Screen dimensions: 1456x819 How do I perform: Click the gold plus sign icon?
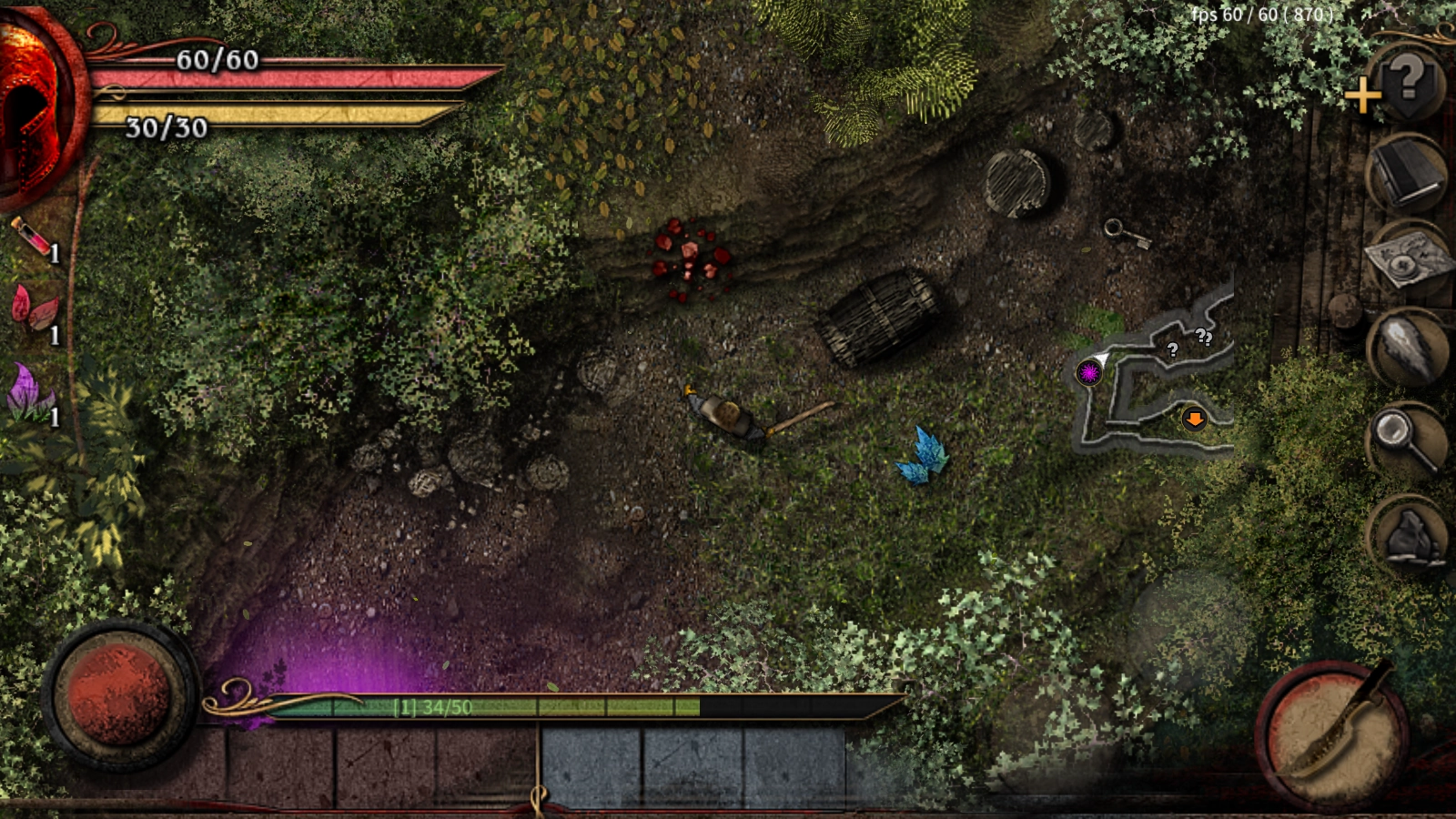pos(1362,95)
